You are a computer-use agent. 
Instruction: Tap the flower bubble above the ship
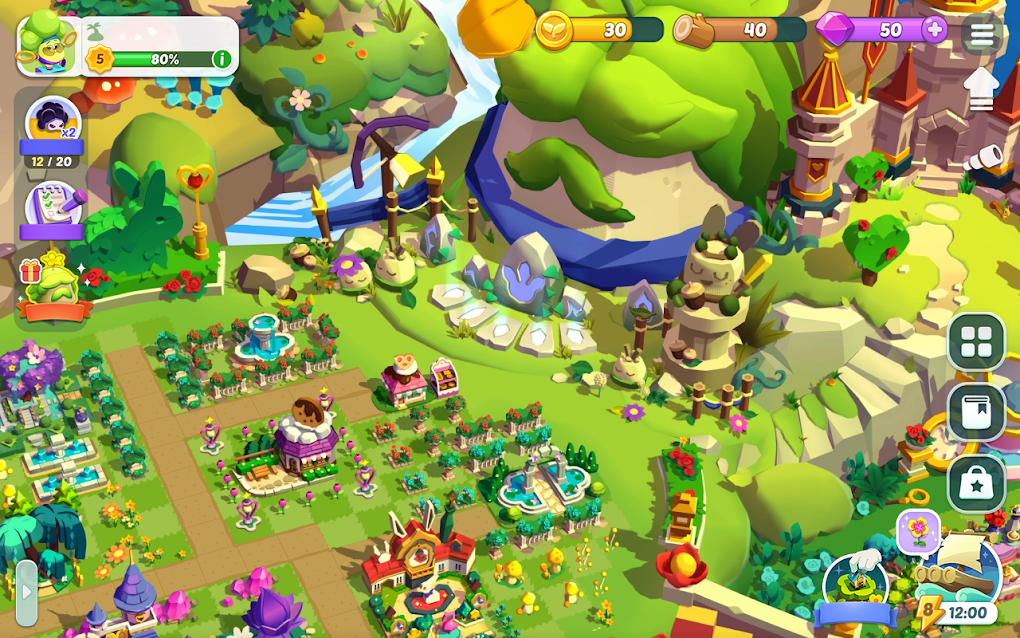pyautogui.click(x=917, y=530)
